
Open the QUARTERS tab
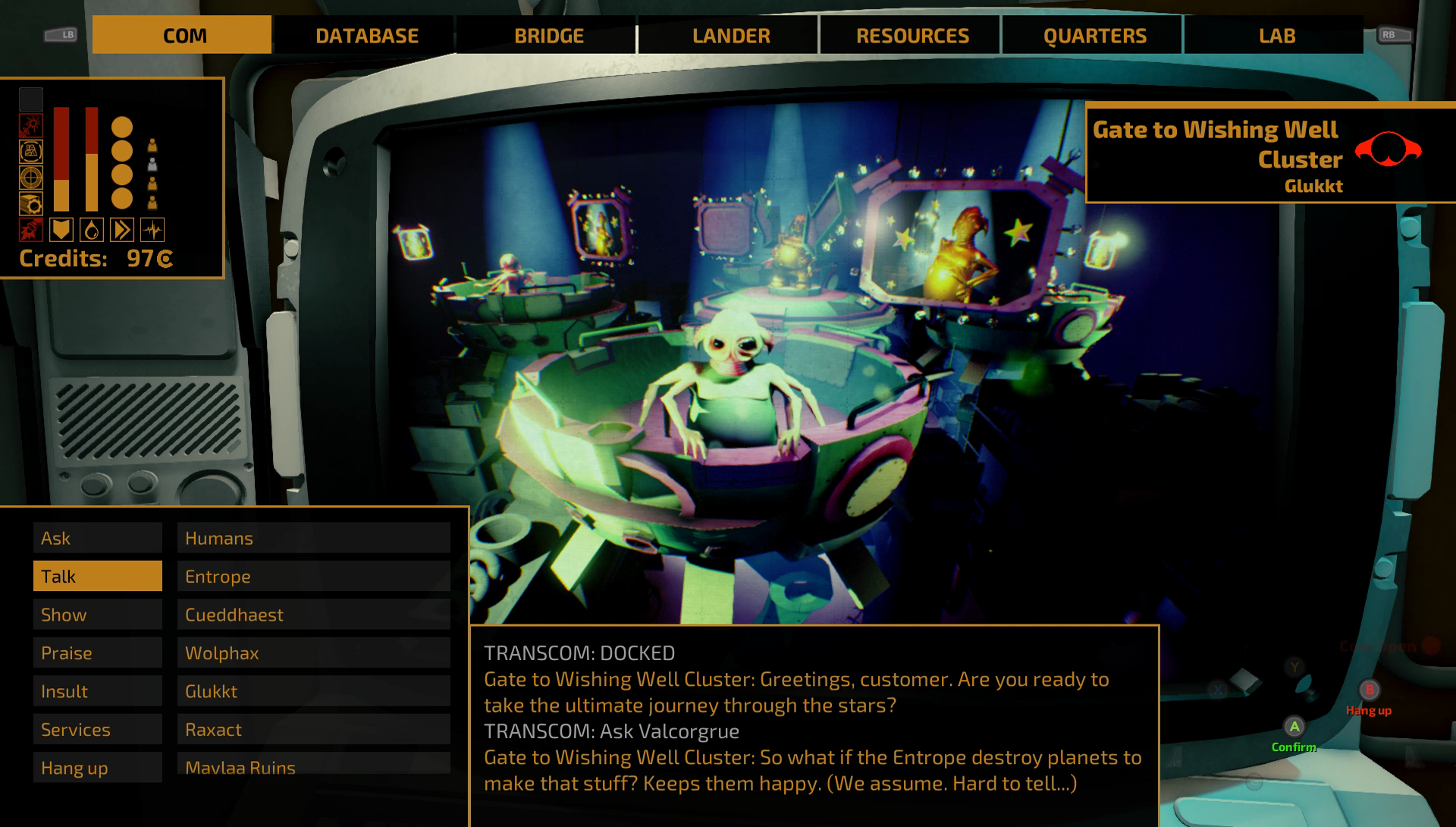pos(1094,36)
